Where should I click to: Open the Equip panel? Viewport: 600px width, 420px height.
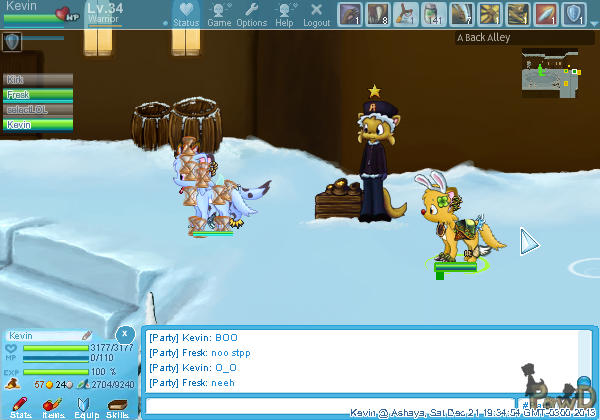[x=85, y=406]
